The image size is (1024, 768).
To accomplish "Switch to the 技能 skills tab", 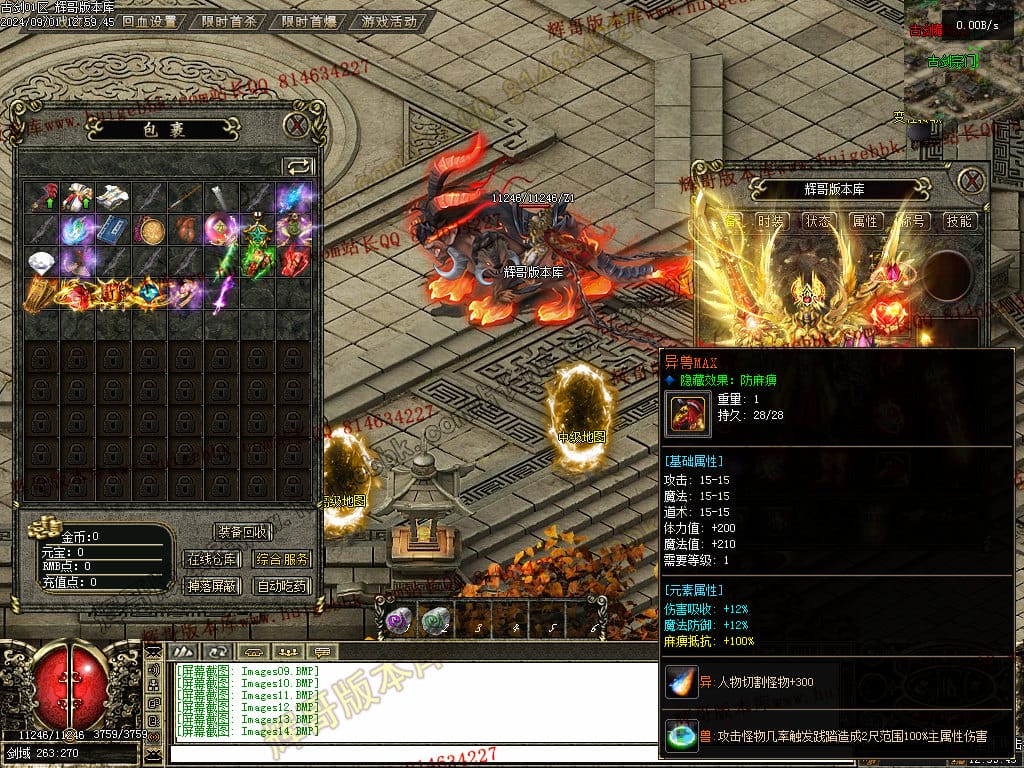I will tap(959, 221).
